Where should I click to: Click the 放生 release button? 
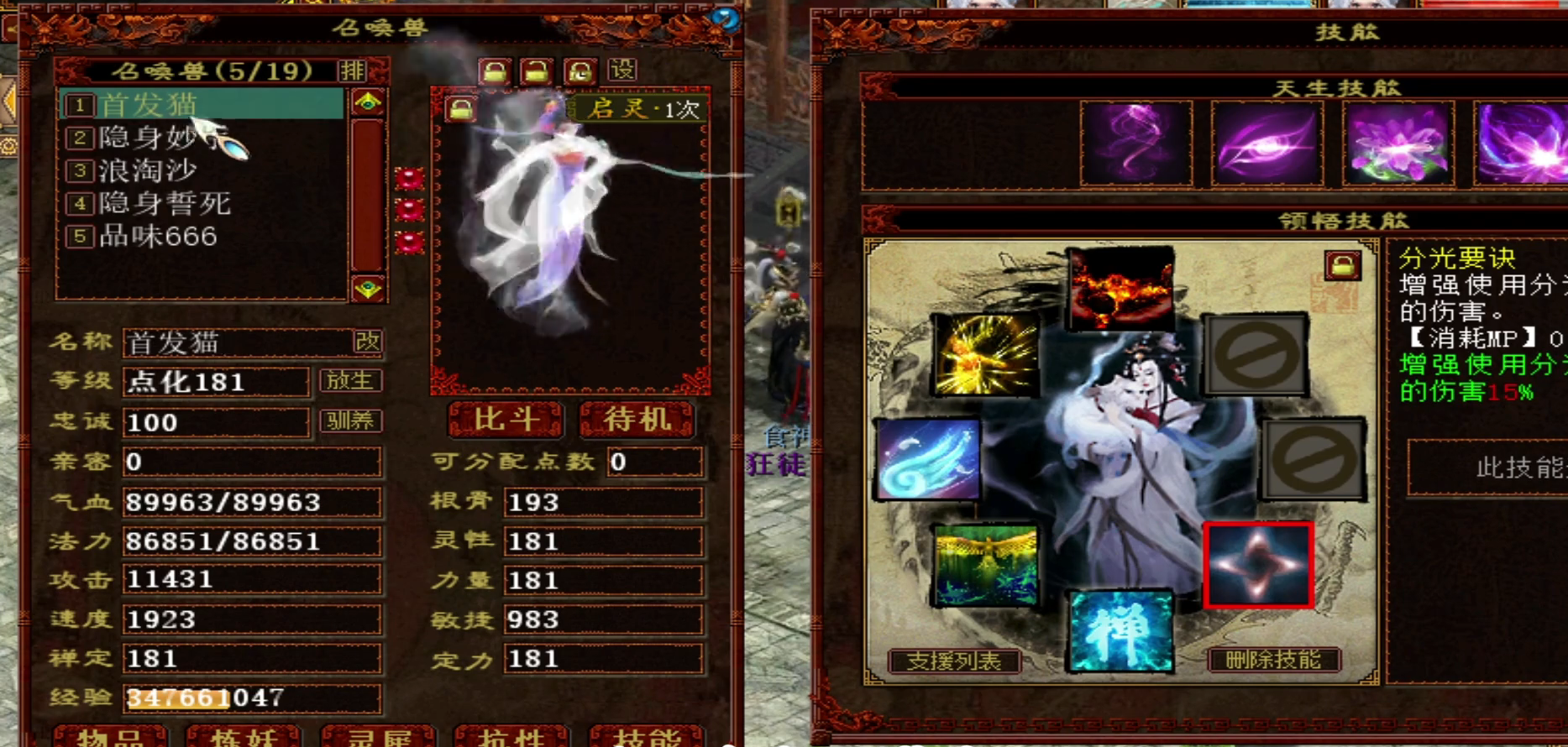(x=350, y=381)
